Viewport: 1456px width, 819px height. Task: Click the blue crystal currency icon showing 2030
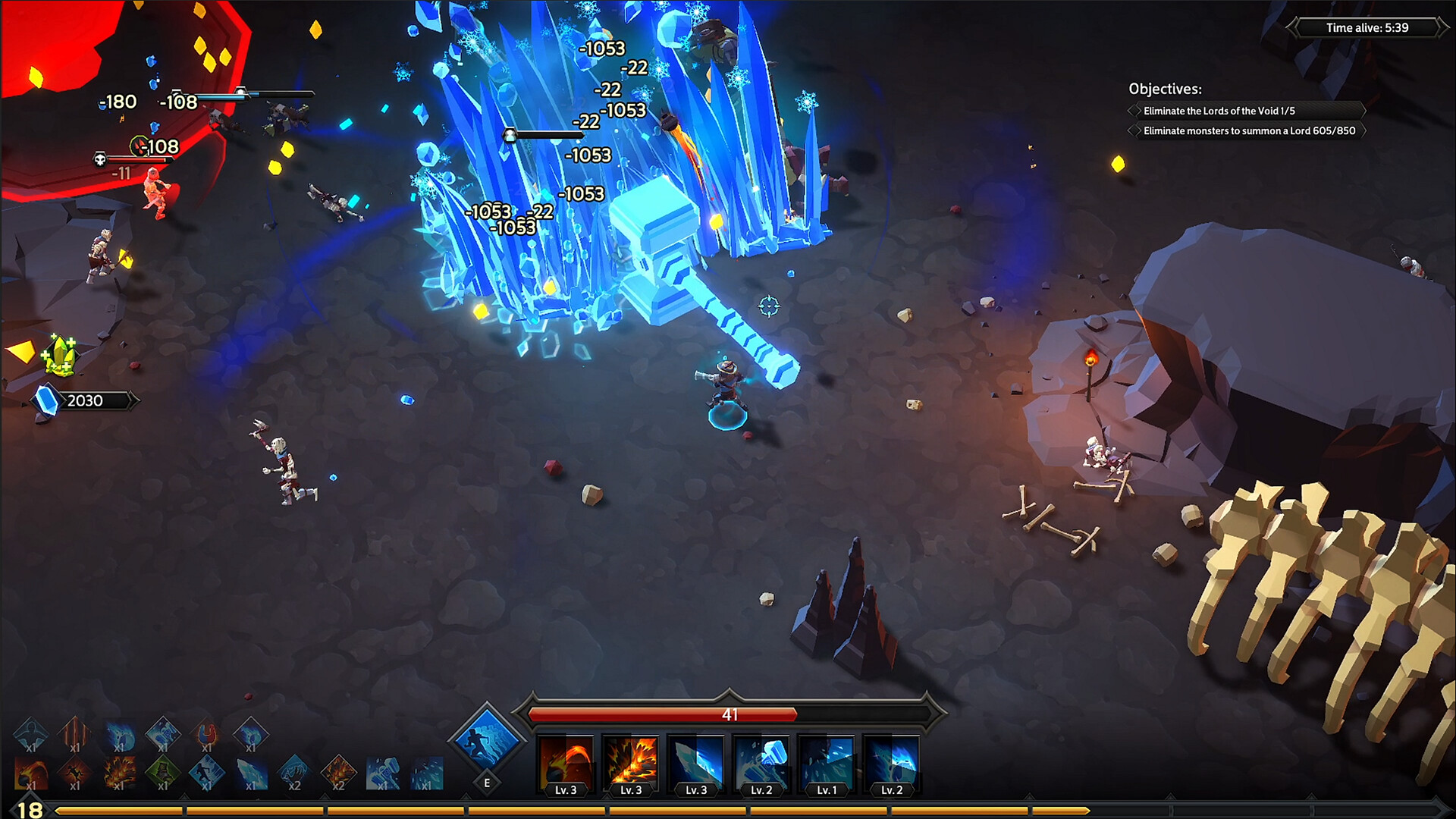47,400
